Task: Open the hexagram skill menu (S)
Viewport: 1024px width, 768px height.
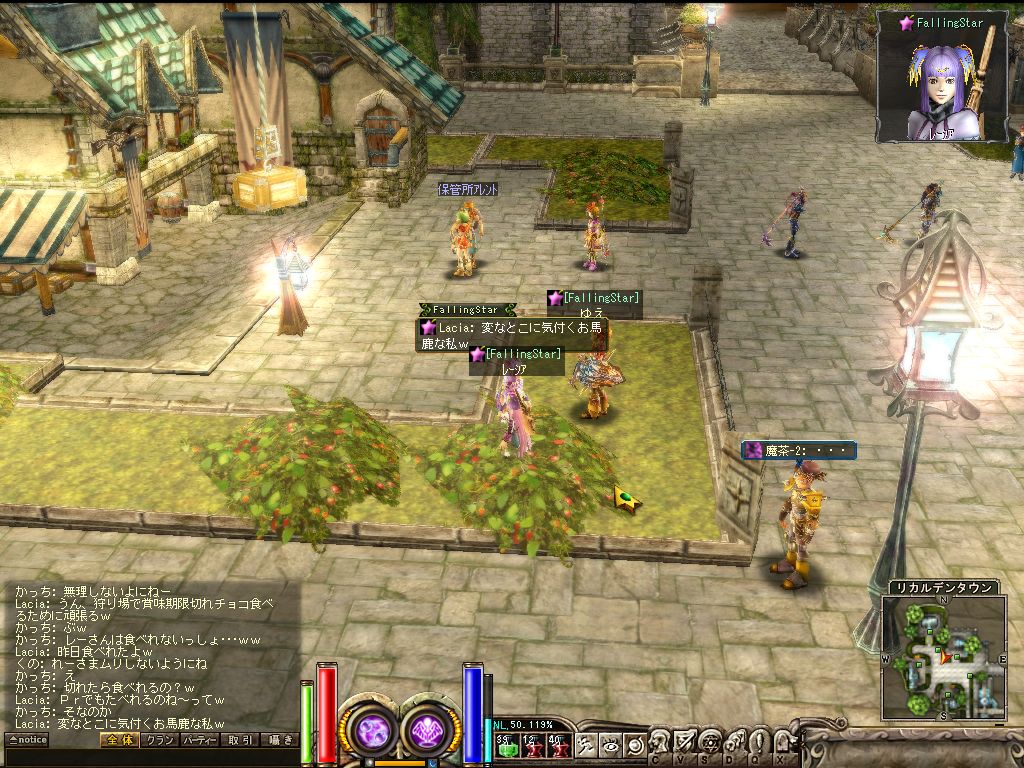Action: (710, 742)
